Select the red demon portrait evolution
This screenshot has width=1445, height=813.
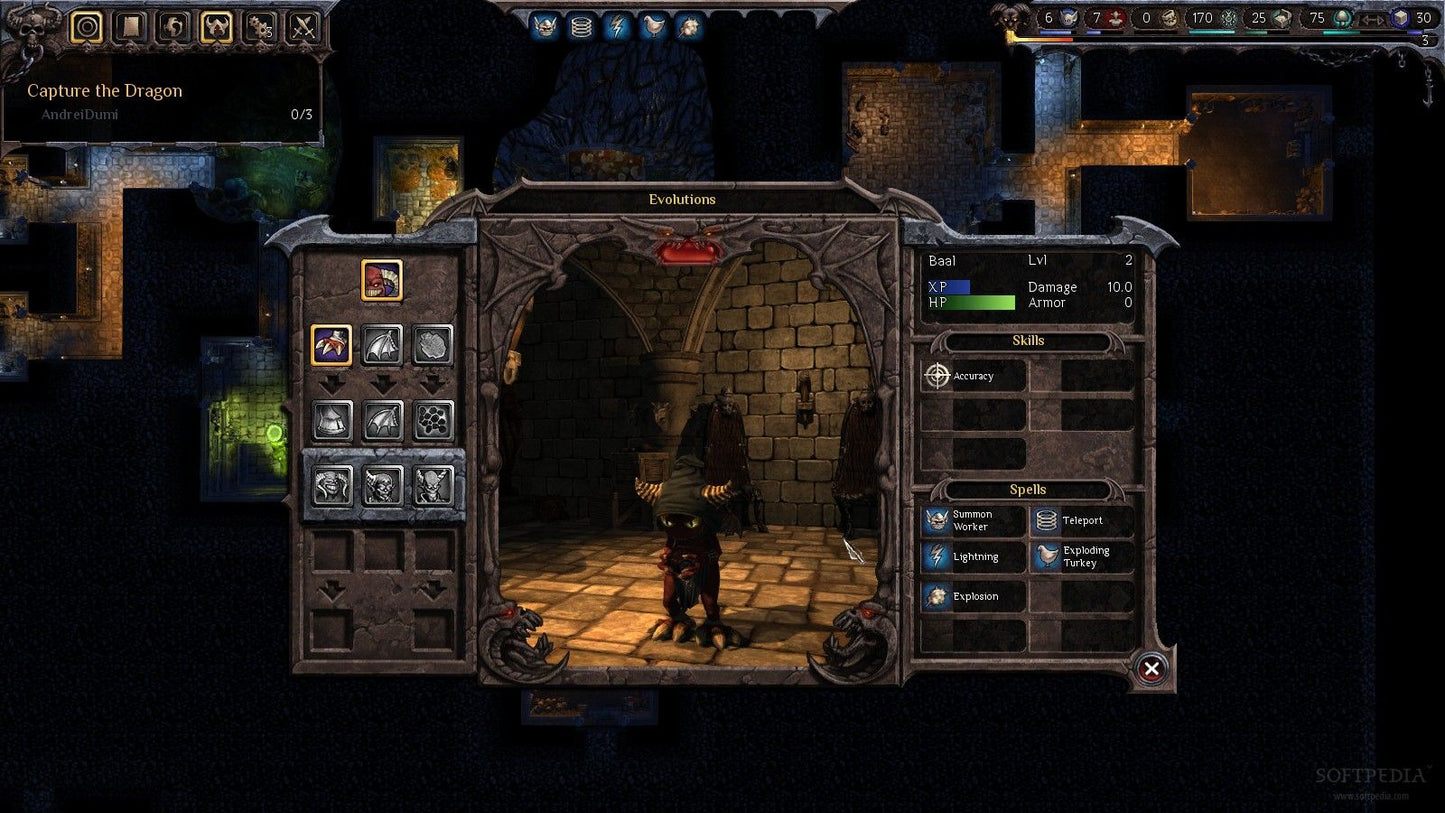pyautogui.click(x=382, y=280)
